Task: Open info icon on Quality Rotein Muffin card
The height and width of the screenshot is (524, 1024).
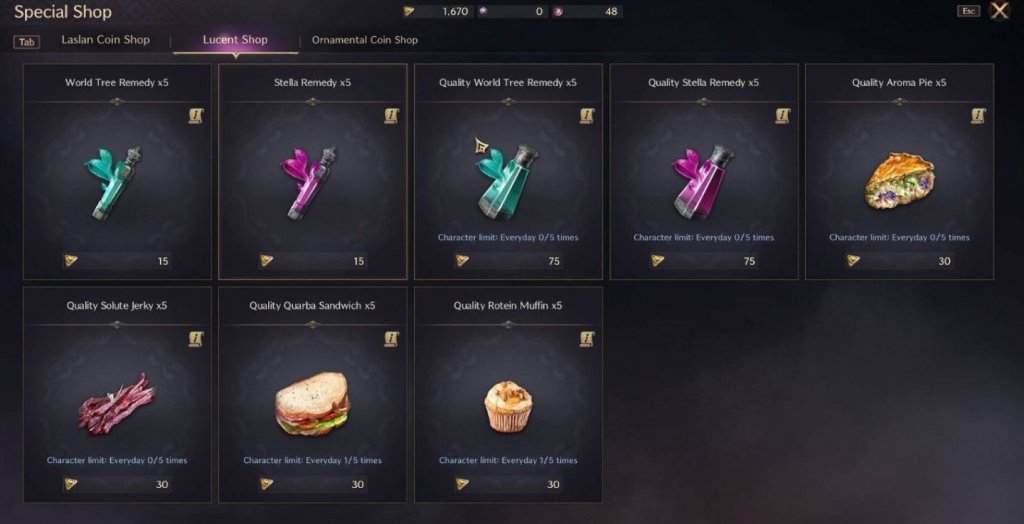Action: (587, 340)
